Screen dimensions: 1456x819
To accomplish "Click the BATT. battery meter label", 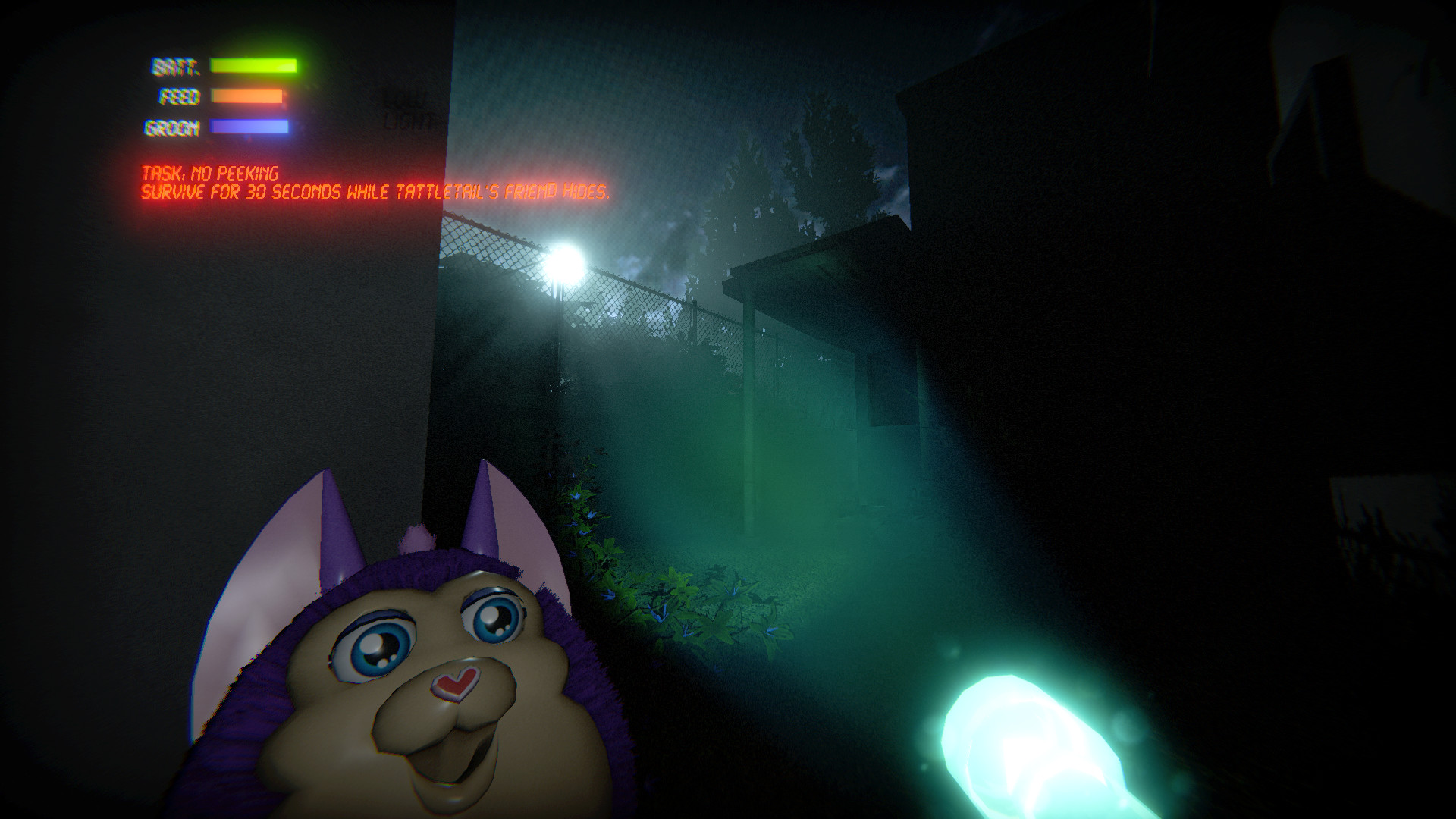I will tap(174, 65).
